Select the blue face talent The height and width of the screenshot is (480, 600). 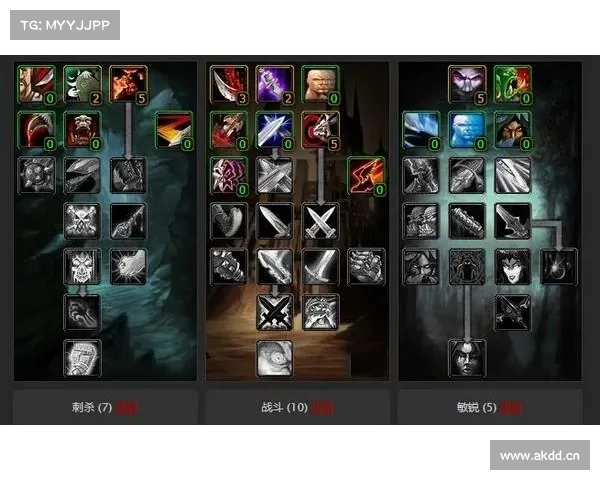[x=467, y=129]
